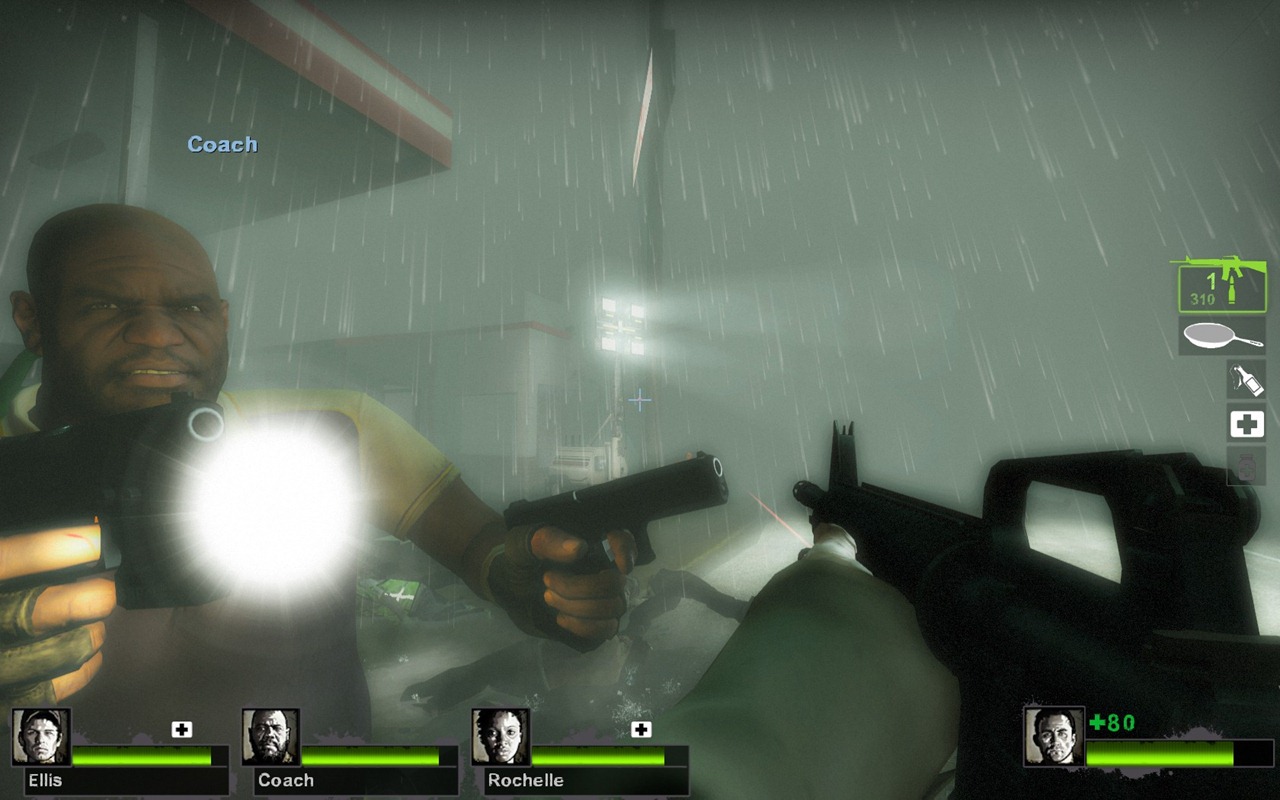Switch to the frying pan melee slot
This screenshot has height=800, width=1280.
(1222, 337)
